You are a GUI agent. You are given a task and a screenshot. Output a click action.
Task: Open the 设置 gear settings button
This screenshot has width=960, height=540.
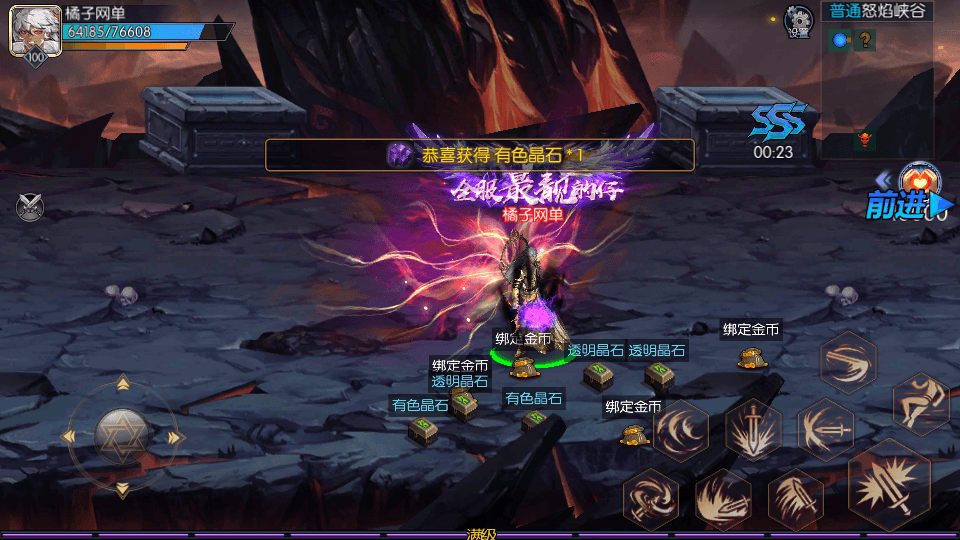point(798,19)
